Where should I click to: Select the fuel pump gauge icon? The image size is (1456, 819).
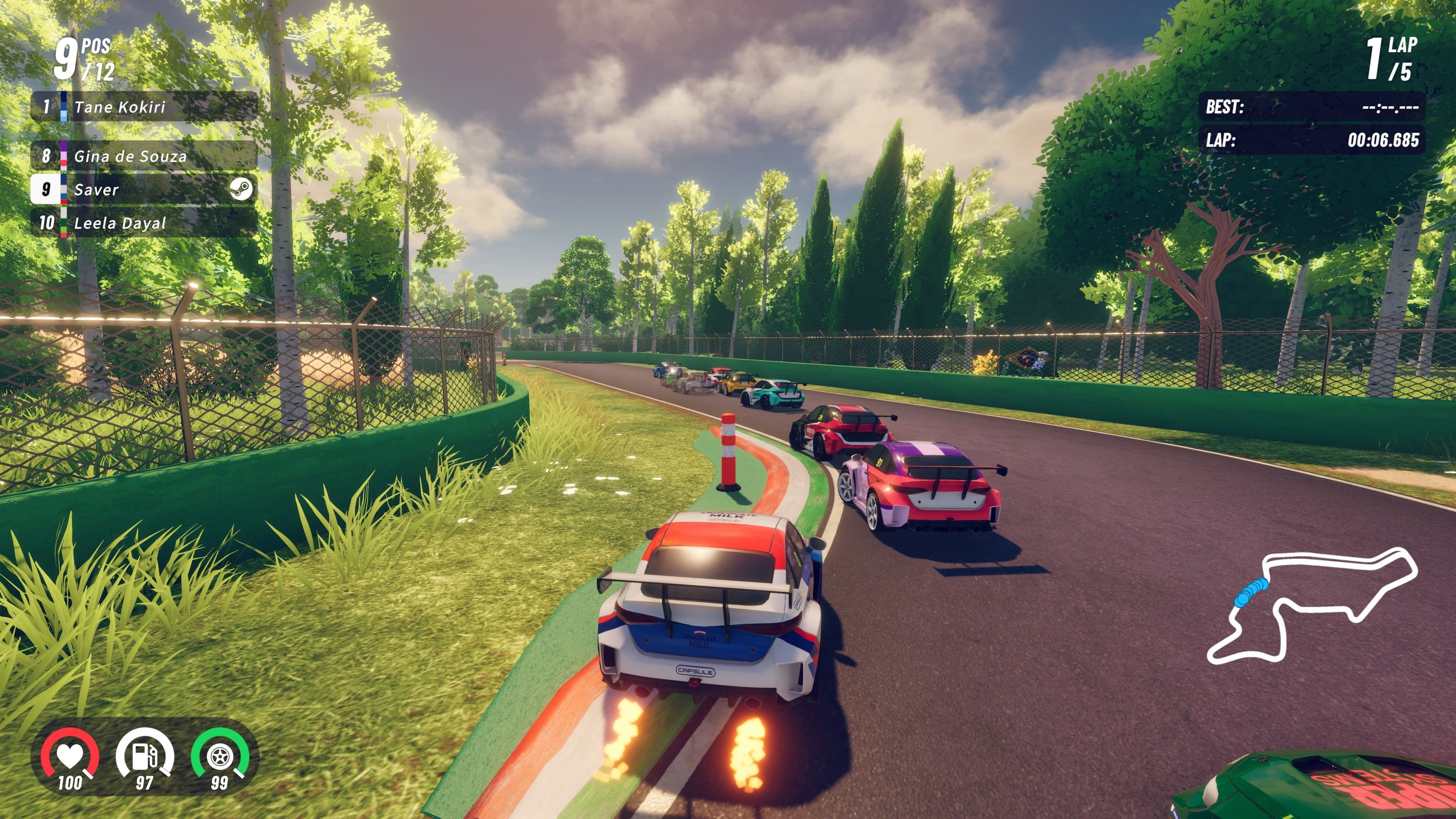145,756
